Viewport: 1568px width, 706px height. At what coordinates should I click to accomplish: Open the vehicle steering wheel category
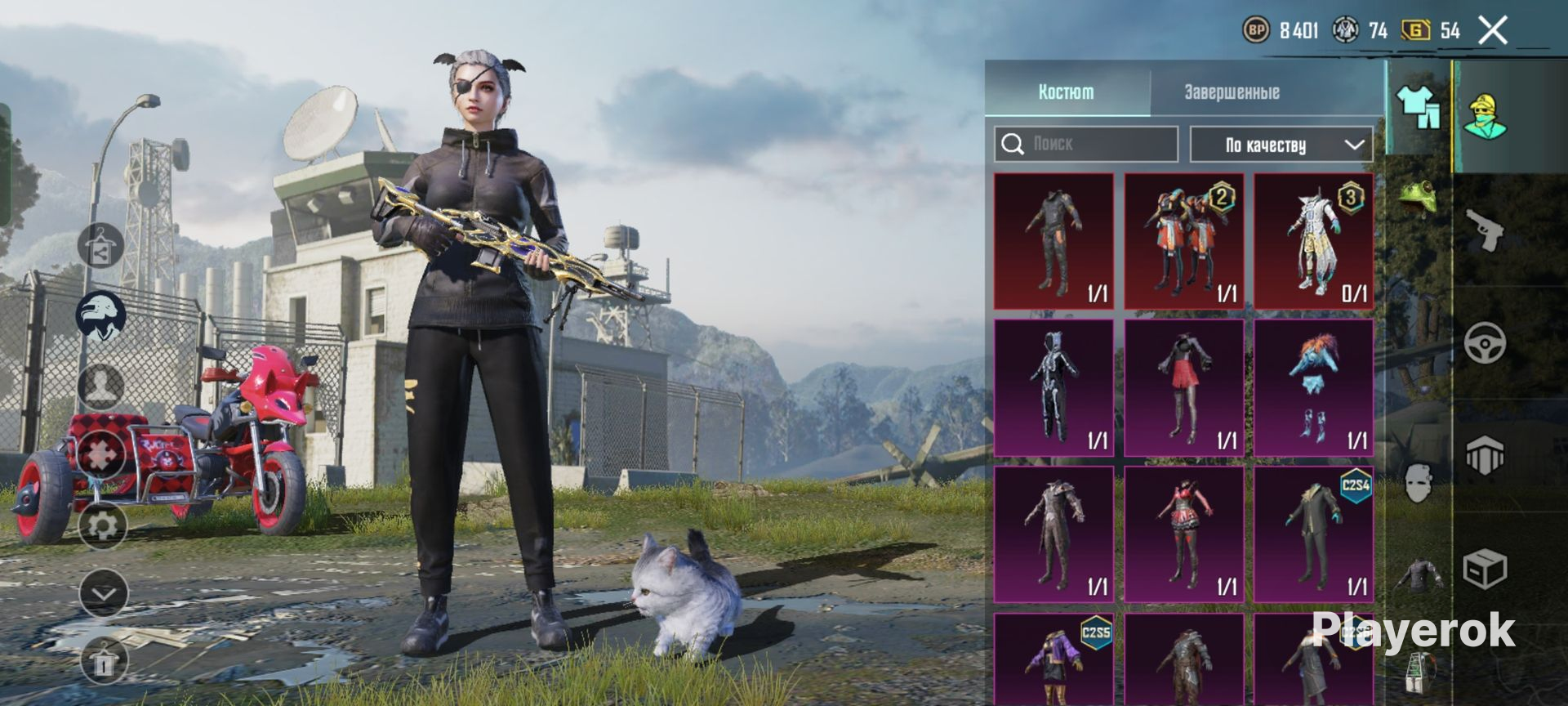1485,343
